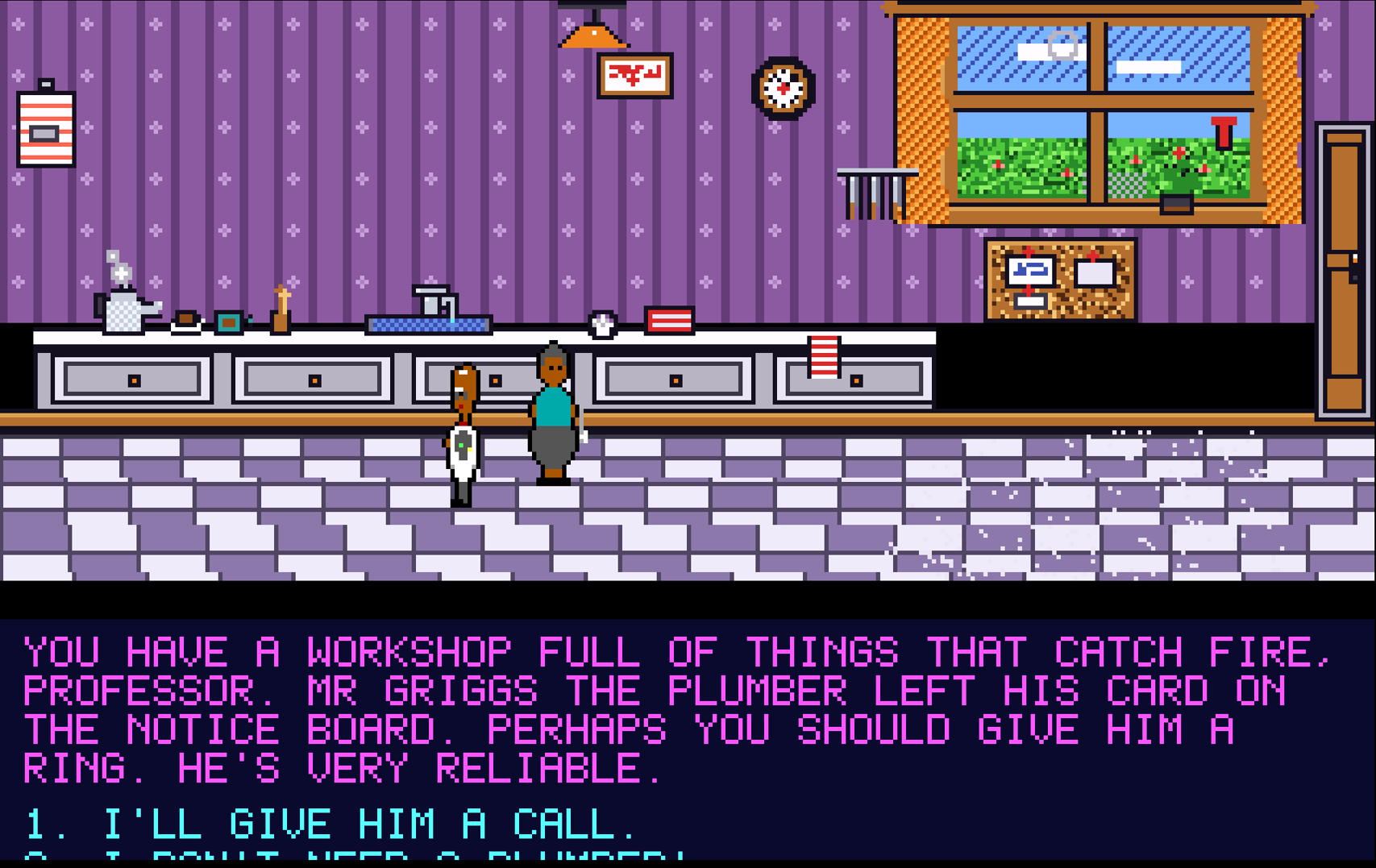
Task: Pick up the red striped box on the counter
Action: (x=669, y=320)
